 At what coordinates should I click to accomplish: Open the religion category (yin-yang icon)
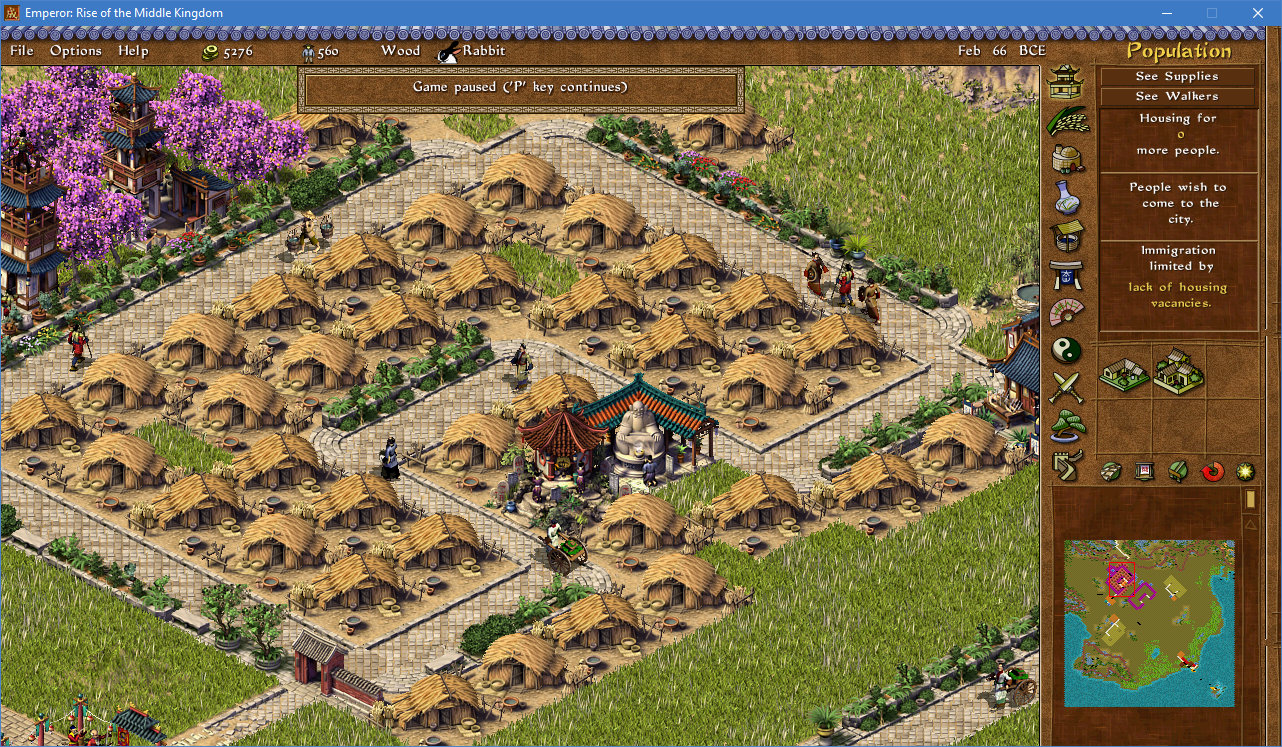(1066, 350)
